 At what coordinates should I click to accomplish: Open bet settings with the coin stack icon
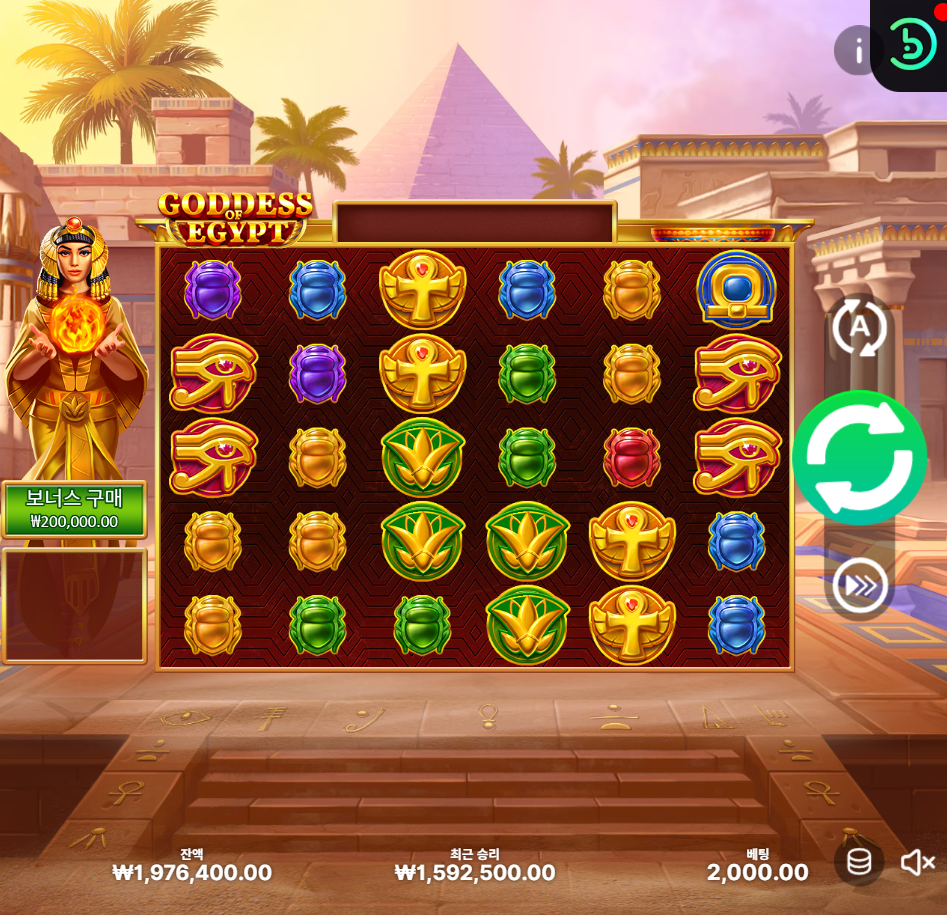click(x=859, y=862)
